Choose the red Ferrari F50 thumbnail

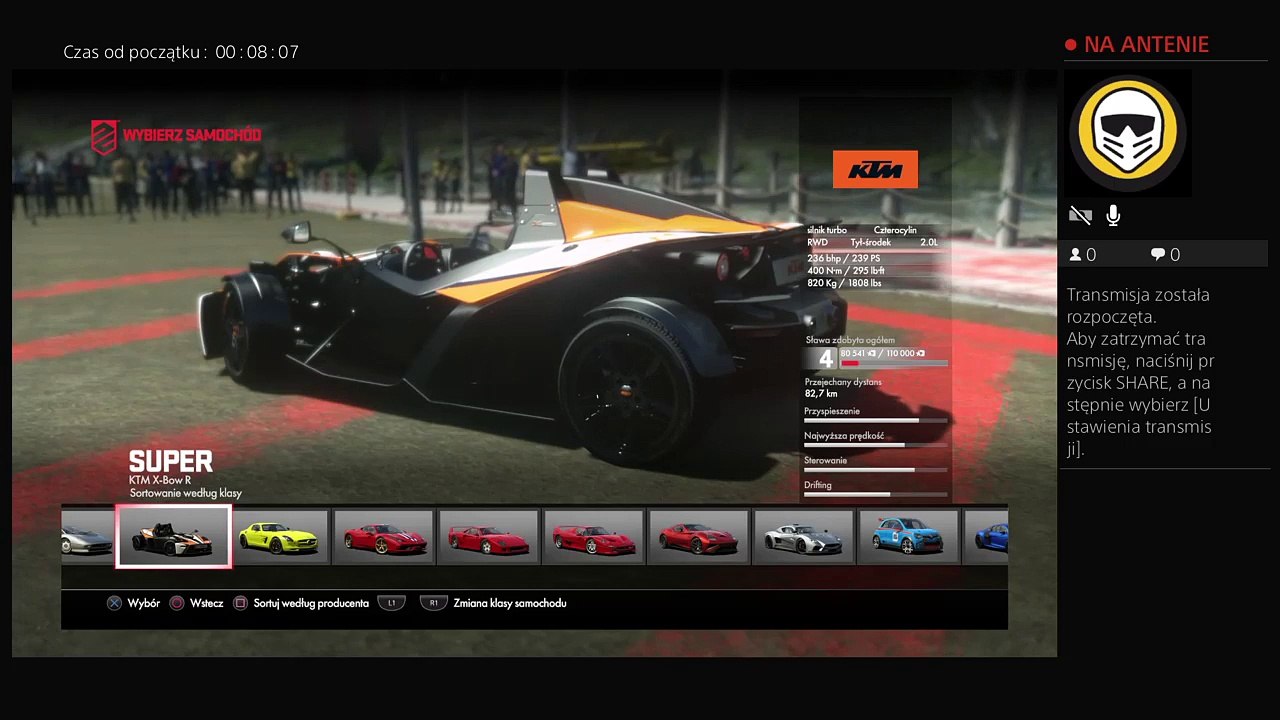(x=594, y=537)
